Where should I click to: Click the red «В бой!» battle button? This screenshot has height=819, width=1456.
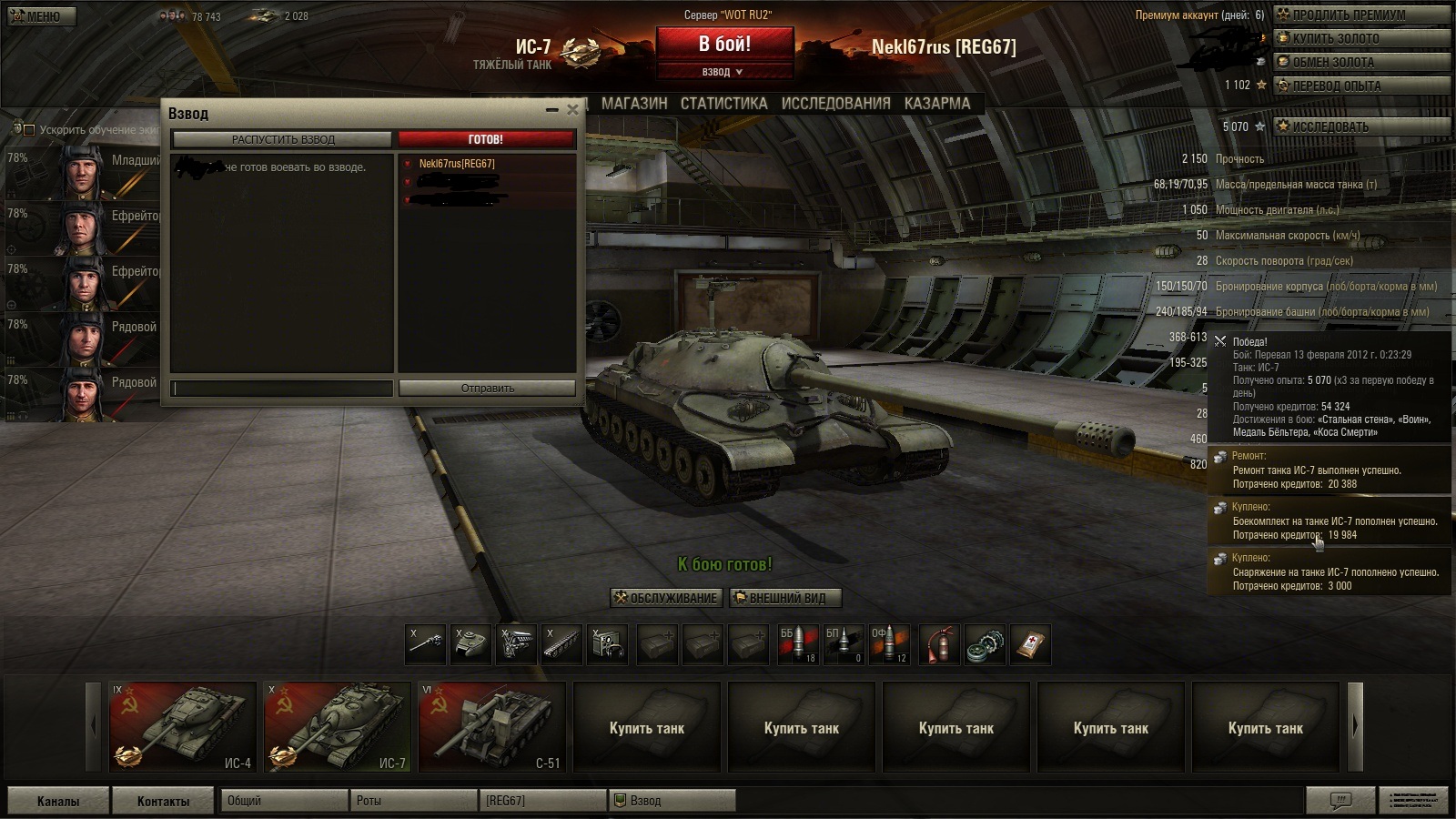724,44
